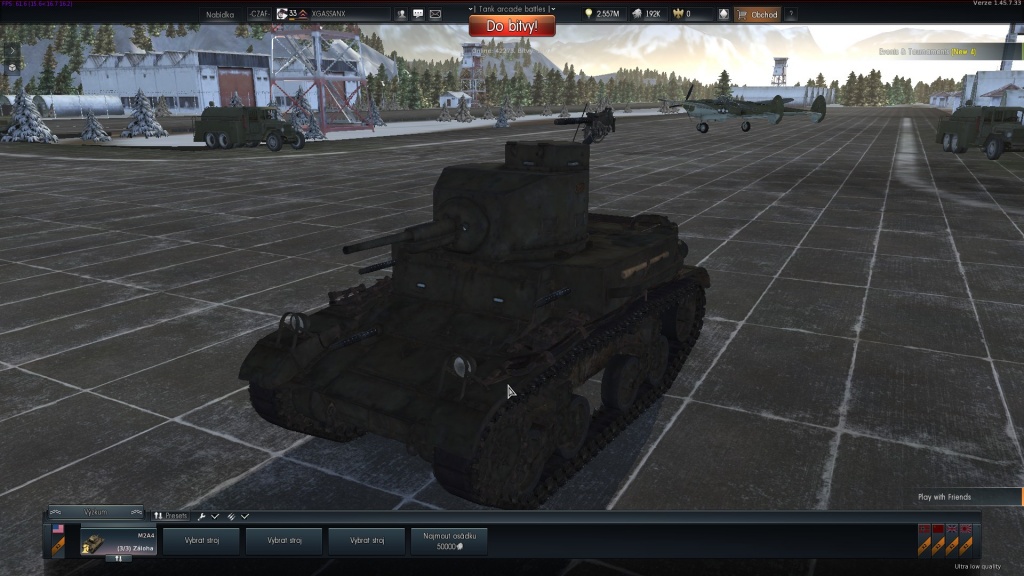This screenshot has height=576, width=1024.
Task: Switch to the British flag nation
Action: pyautogui.click(x=952, y=529)
